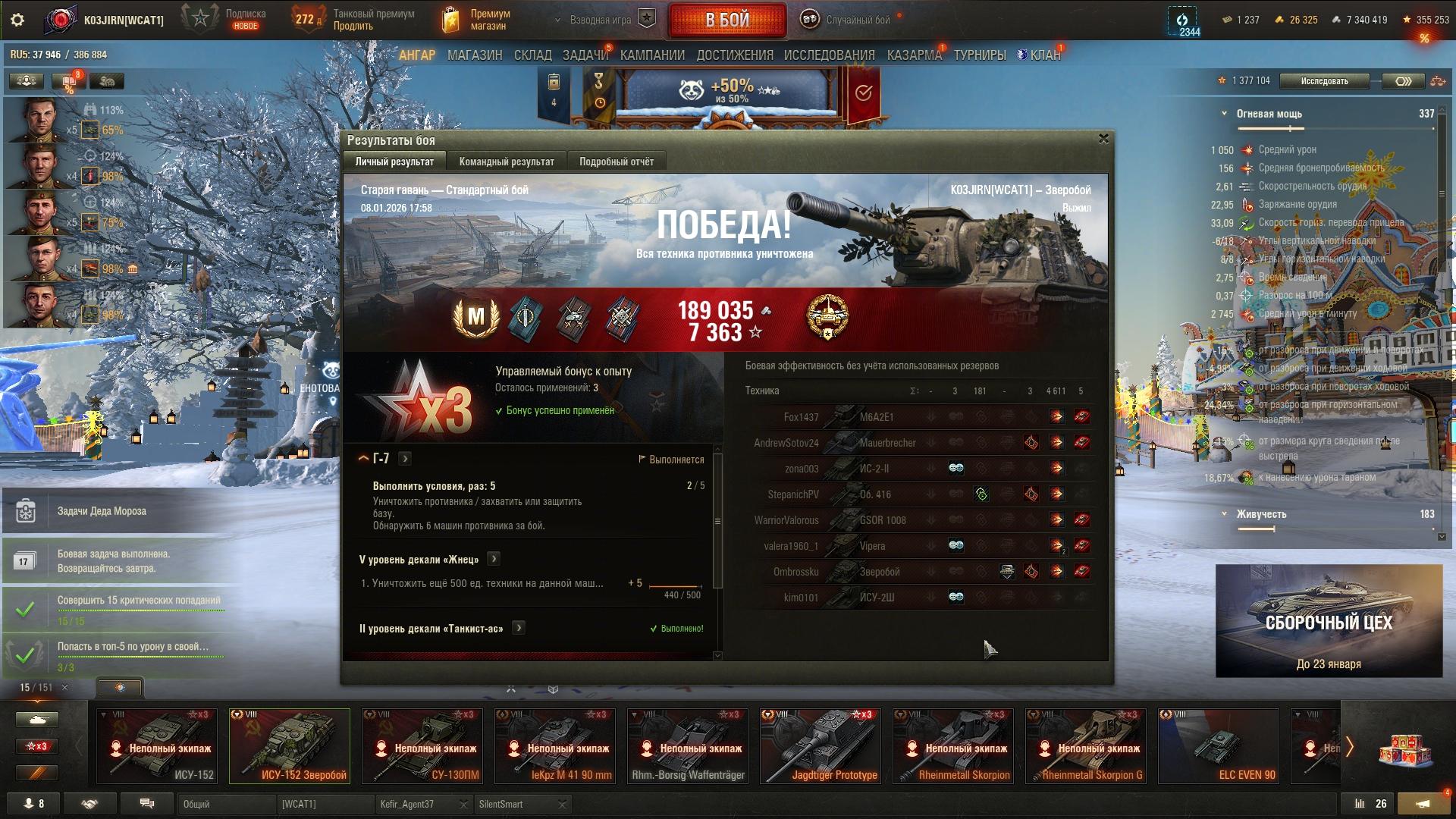Choose the Jagdtiger Prototype tank
The image size is (1456, 819).
click(x=821, y=745)
